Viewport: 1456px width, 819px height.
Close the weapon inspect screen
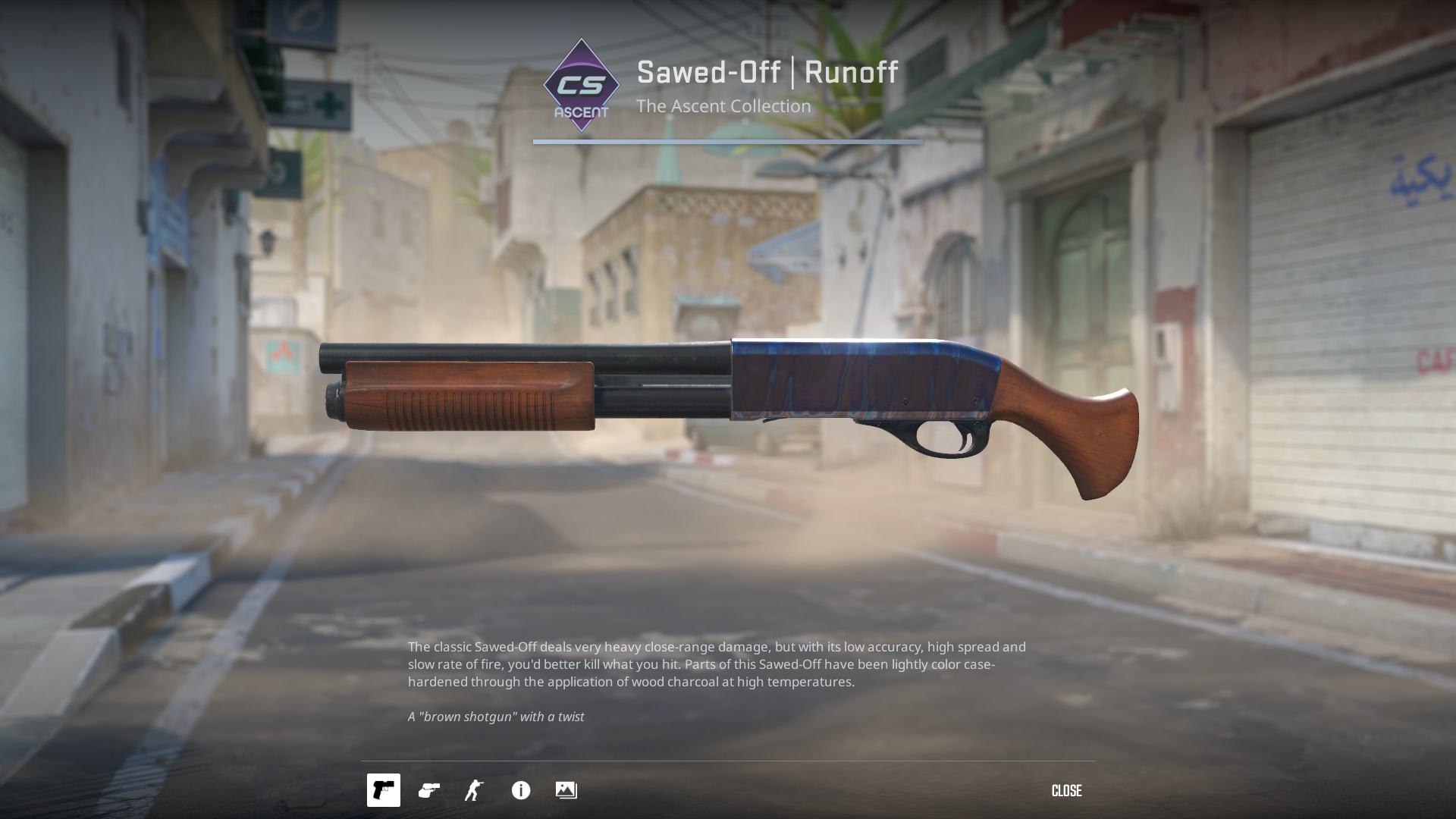tap(1066, 791)
